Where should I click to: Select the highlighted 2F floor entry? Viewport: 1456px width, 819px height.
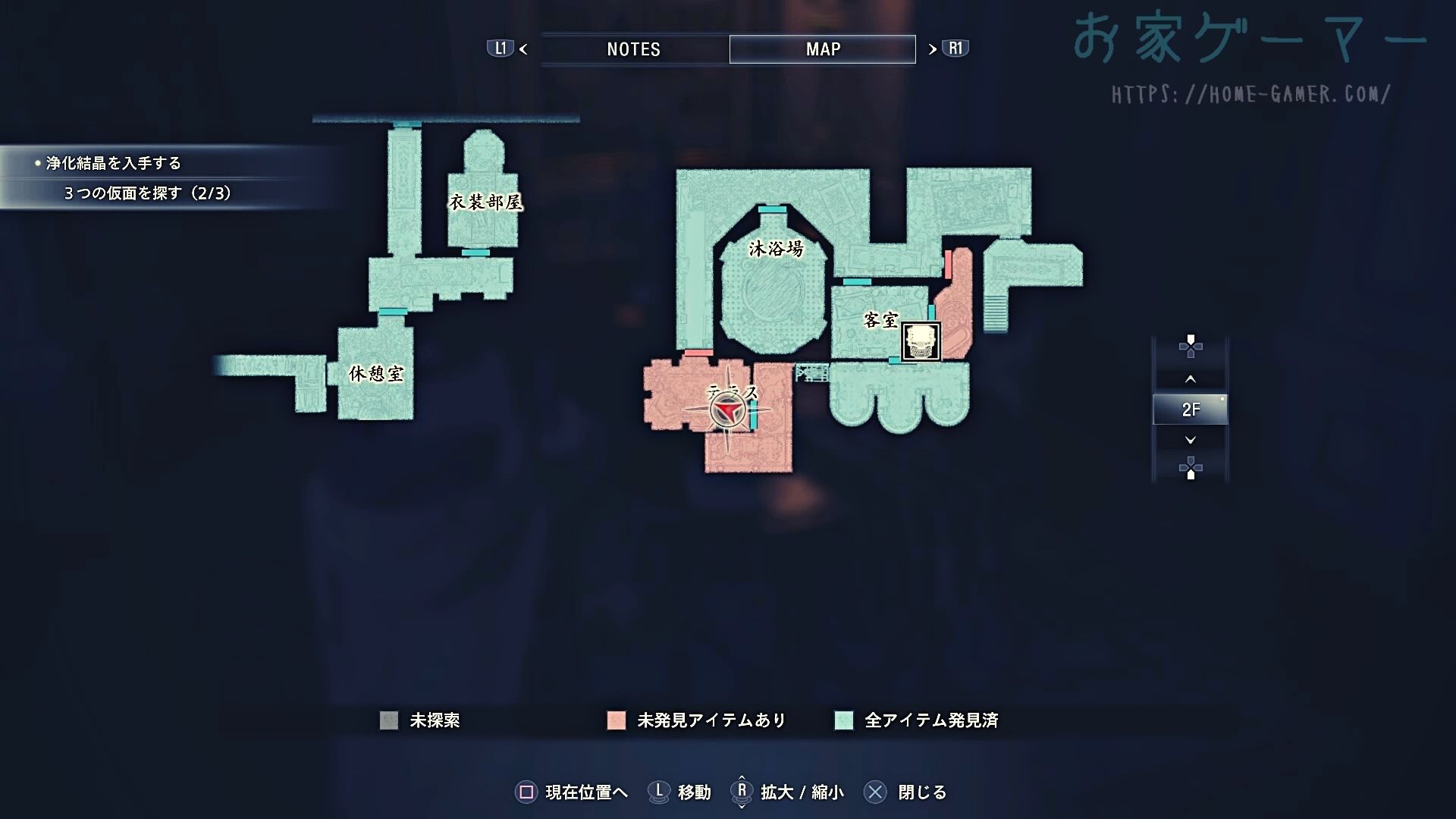[x=1191, y=408]
